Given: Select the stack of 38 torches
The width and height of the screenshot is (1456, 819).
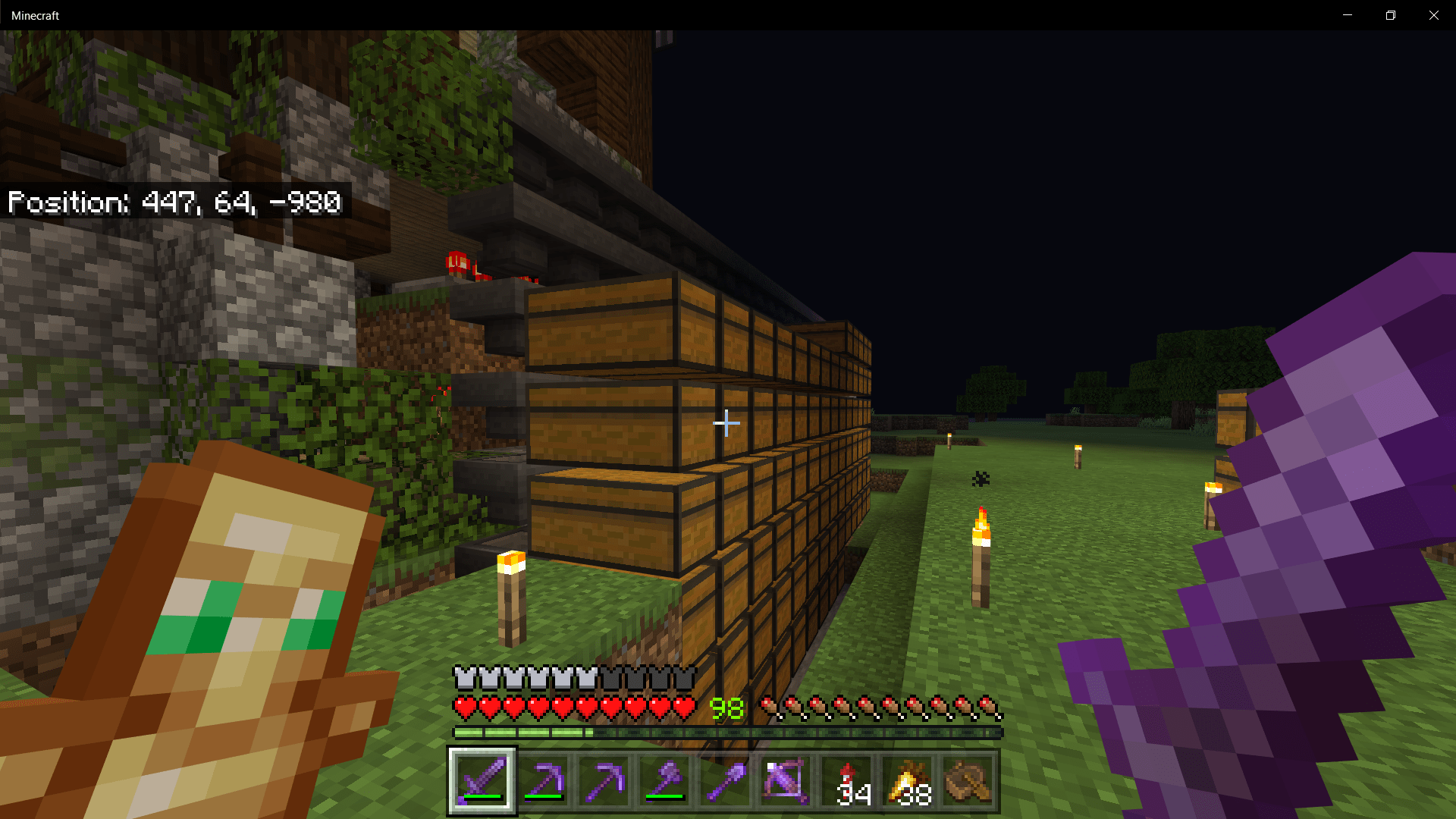Looking at the screenshot, I should (908, 781).
